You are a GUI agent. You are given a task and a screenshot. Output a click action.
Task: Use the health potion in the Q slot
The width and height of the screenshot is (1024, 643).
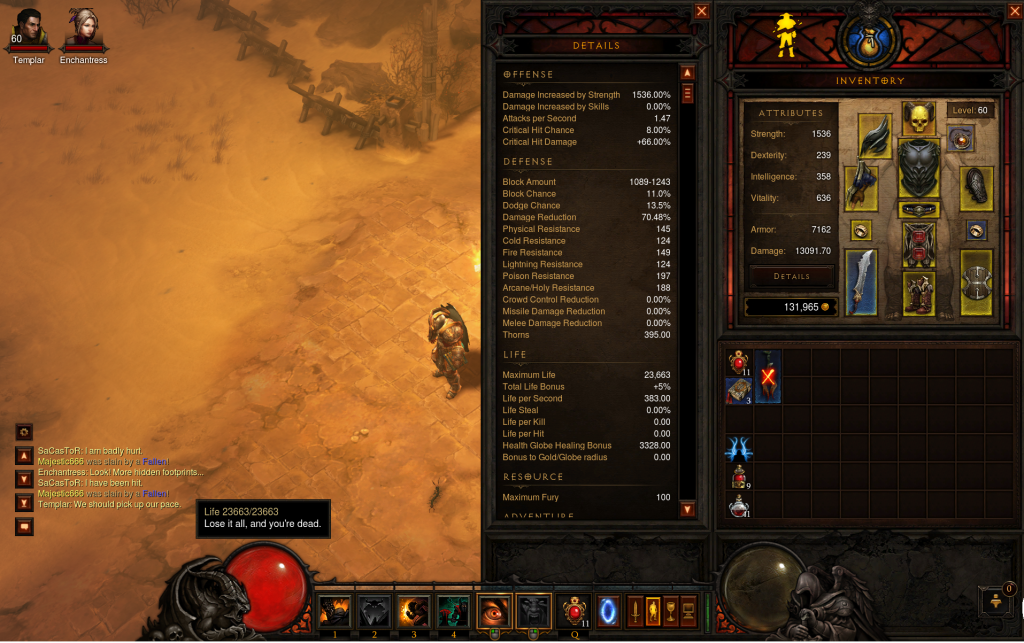tap(573, 609)
